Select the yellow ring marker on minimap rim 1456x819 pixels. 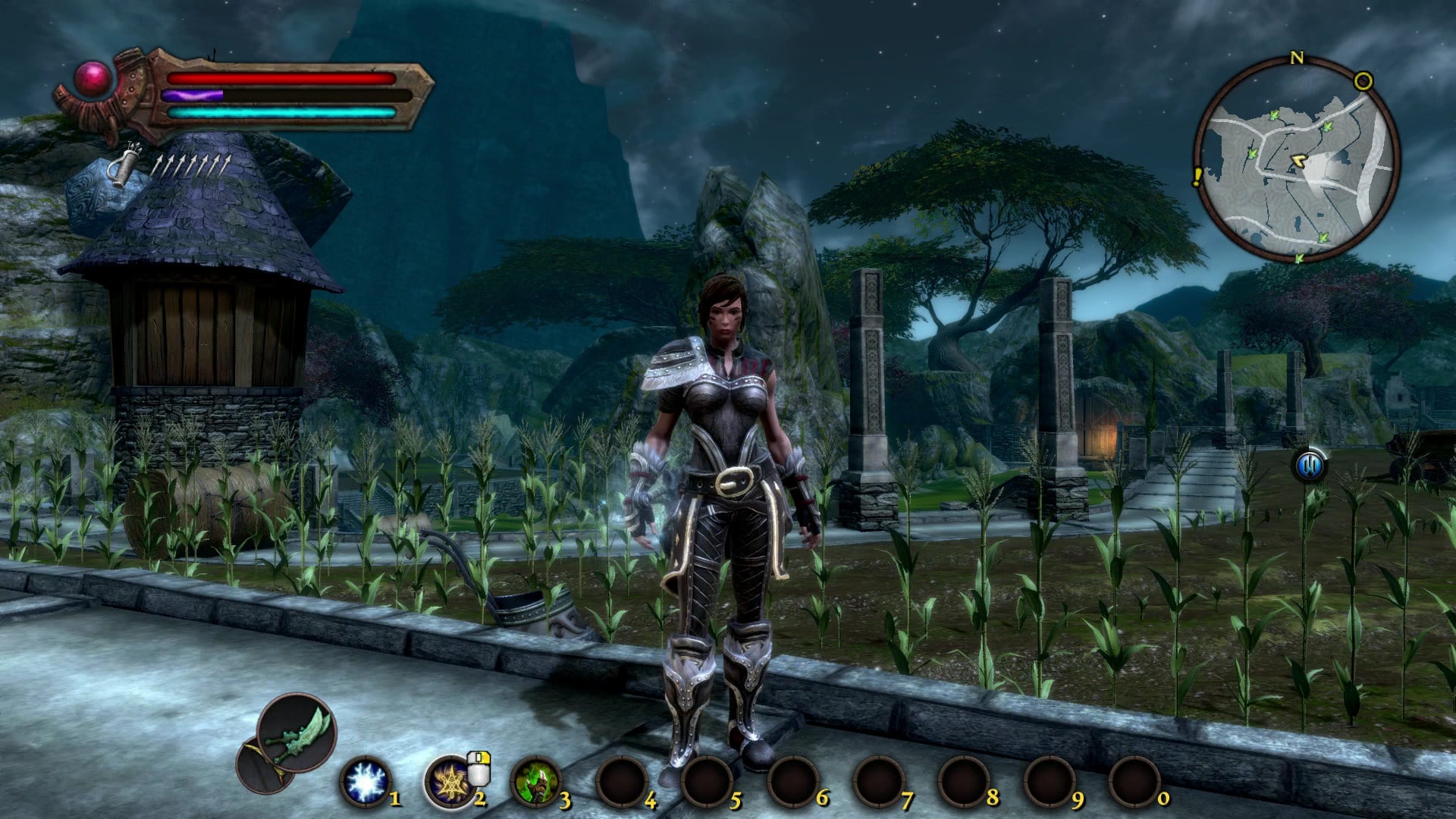point(1363,81)
